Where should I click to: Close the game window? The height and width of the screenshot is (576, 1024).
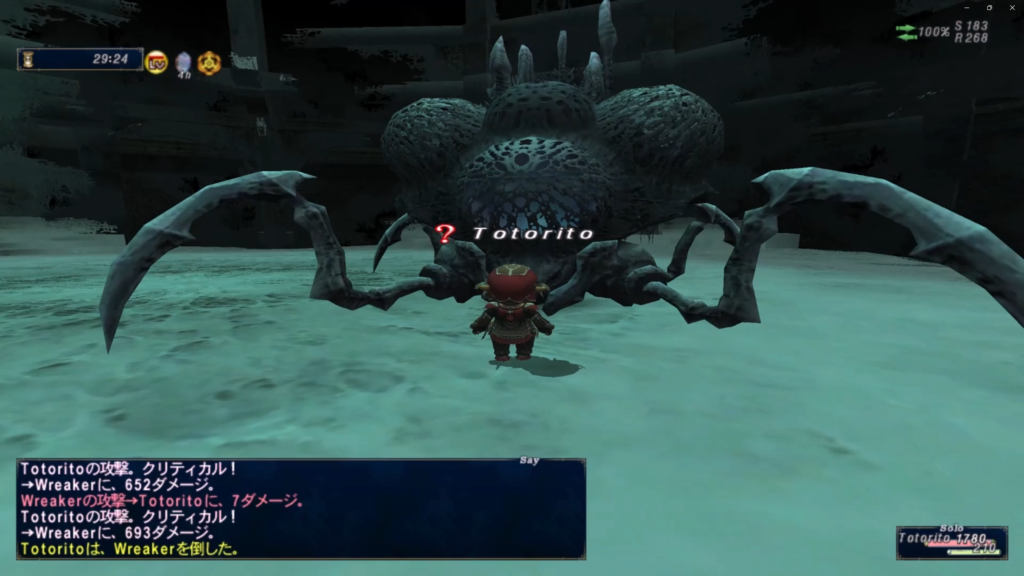1010,7
